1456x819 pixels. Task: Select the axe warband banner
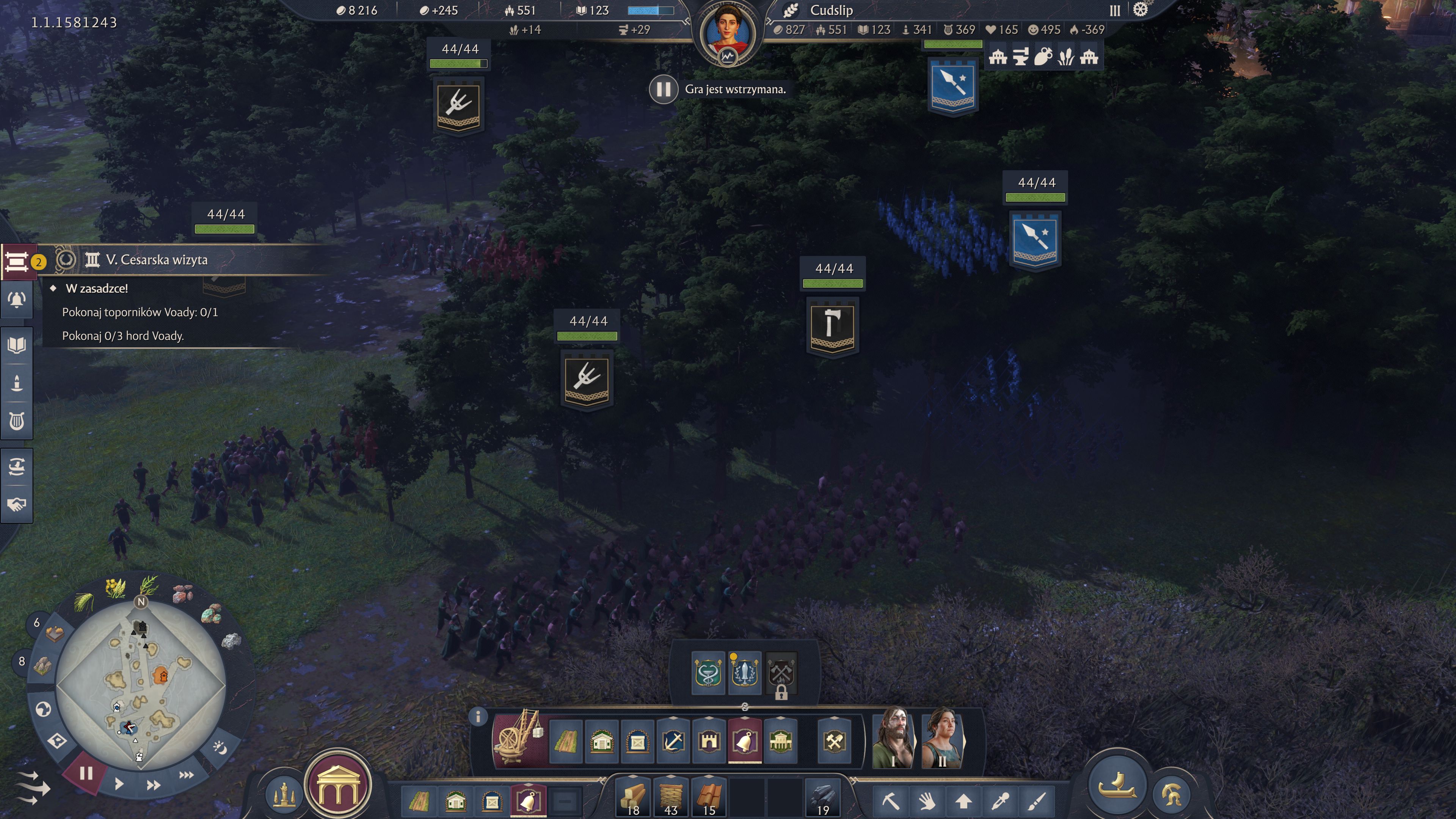833,326
